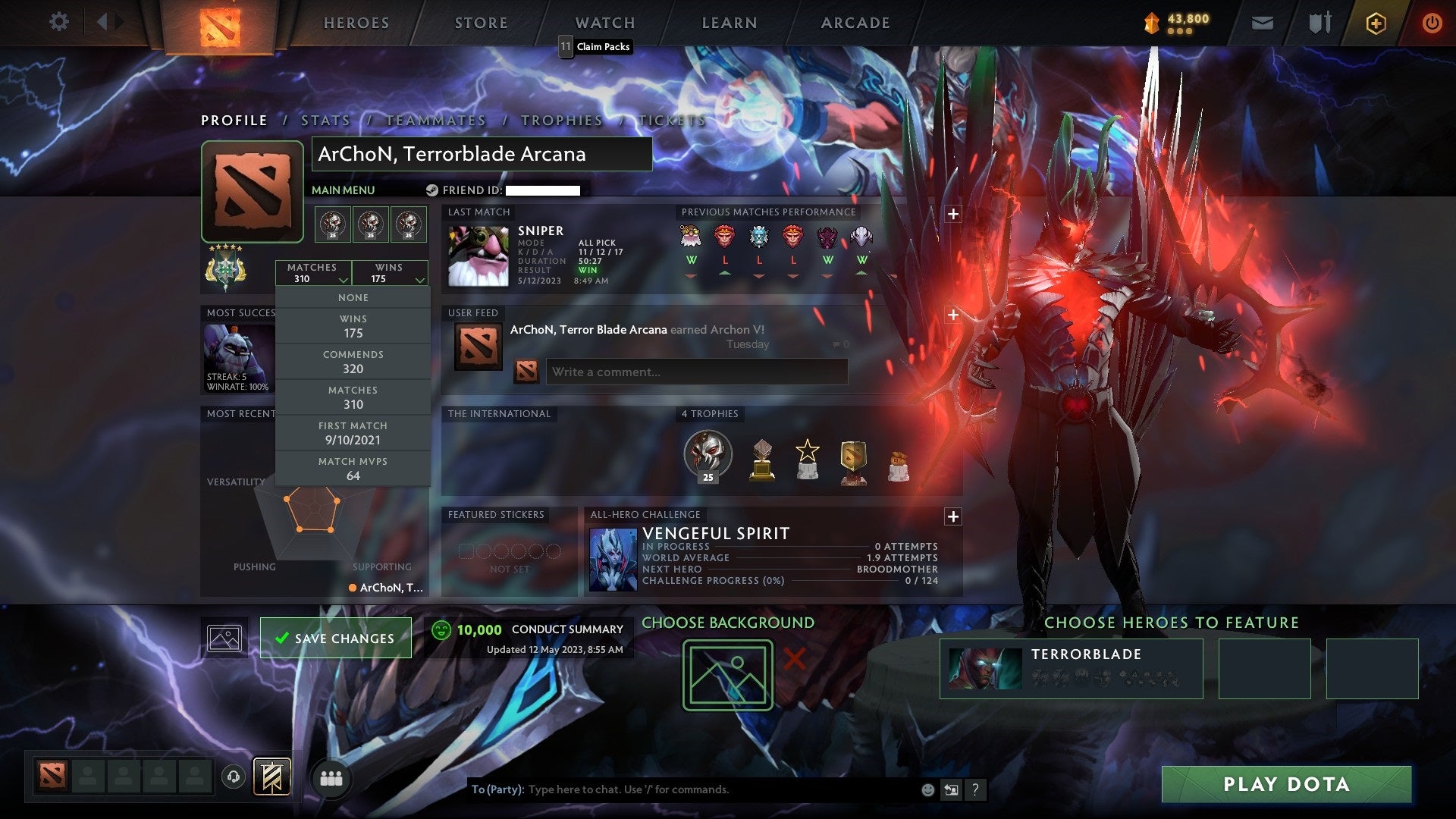Open the WATCH menu item

tap(604, 22)
